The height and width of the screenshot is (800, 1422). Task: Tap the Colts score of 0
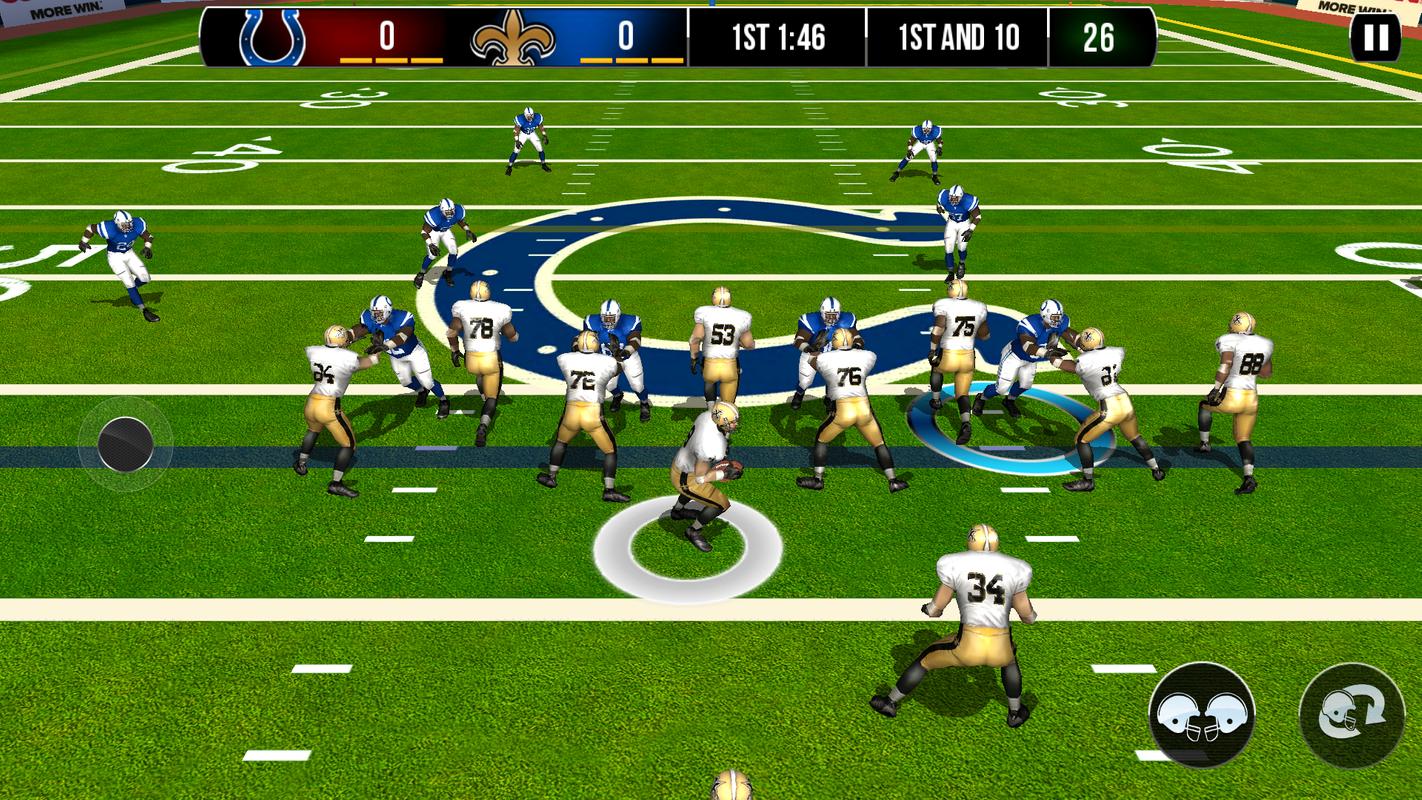385,33
